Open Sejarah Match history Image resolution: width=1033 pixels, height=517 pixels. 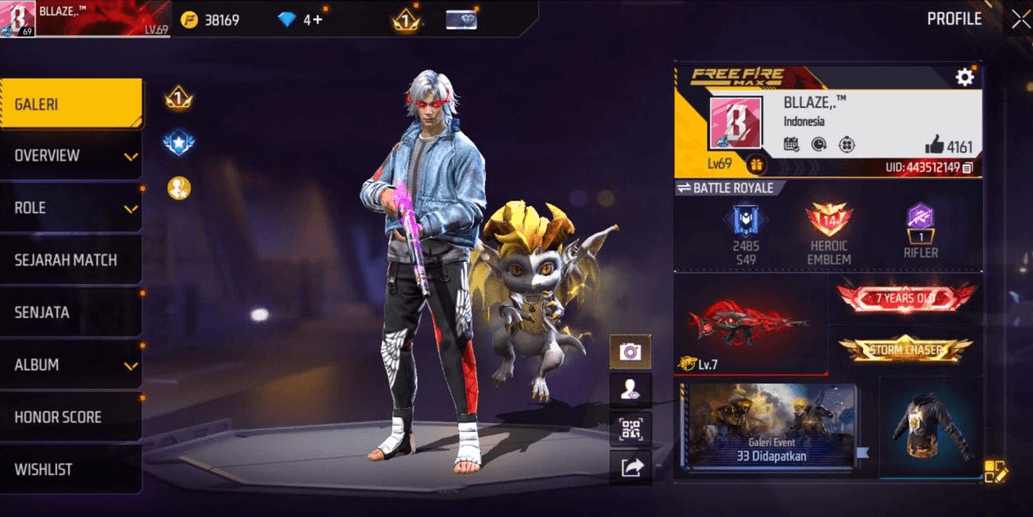click(70, 260)
